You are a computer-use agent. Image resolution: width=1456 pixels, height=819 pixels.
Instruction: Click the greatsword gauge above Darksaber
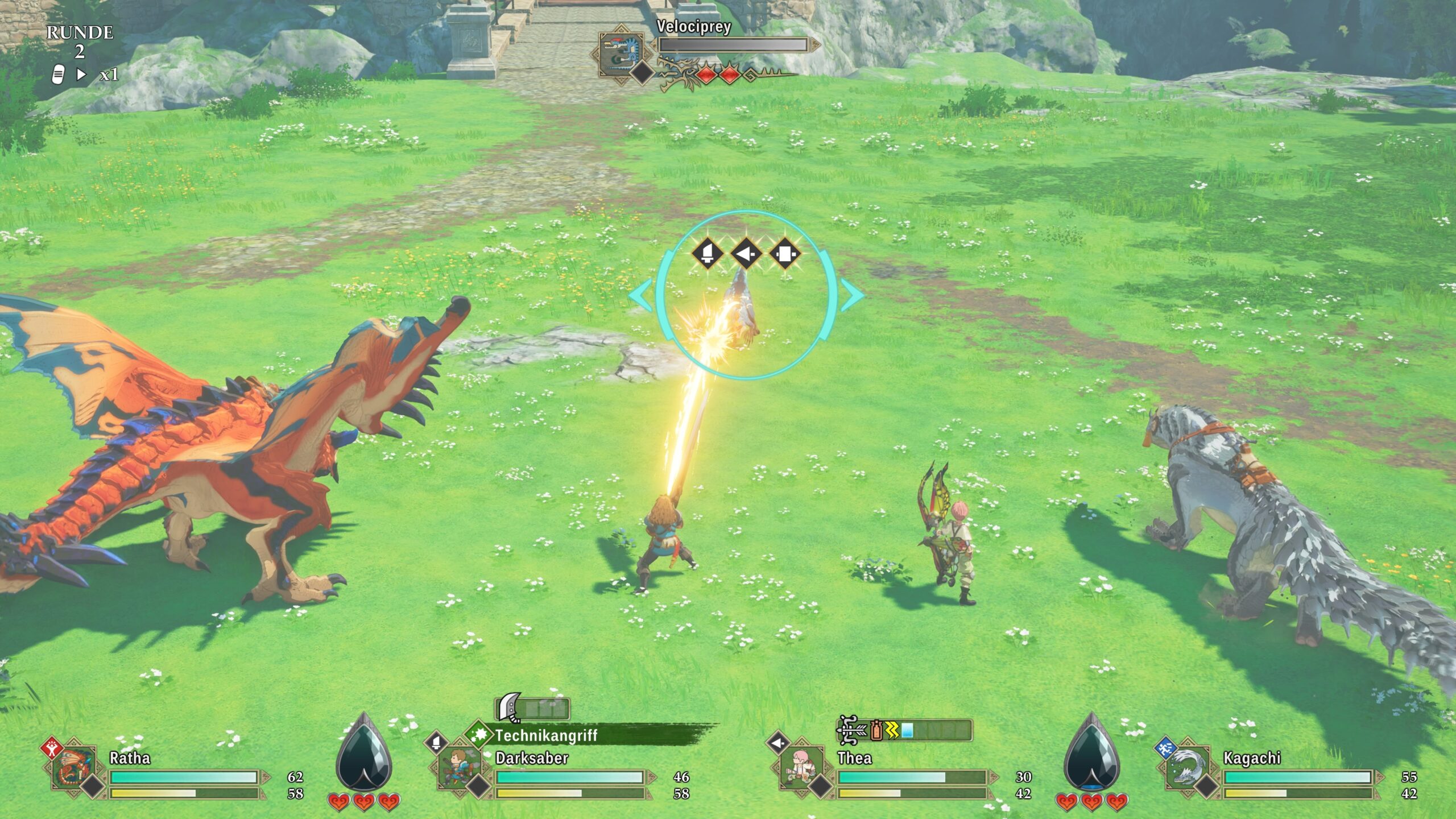tap(532, 709)
